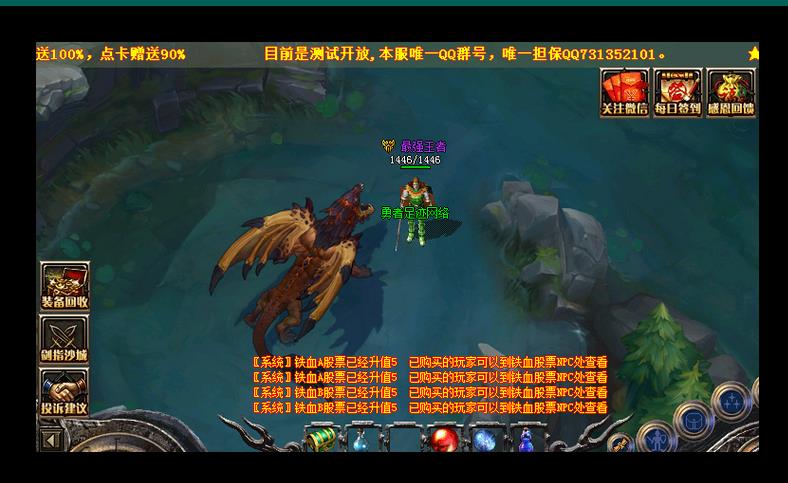Open the 装备回收 equipment recycle panel

tap(64, 286)
